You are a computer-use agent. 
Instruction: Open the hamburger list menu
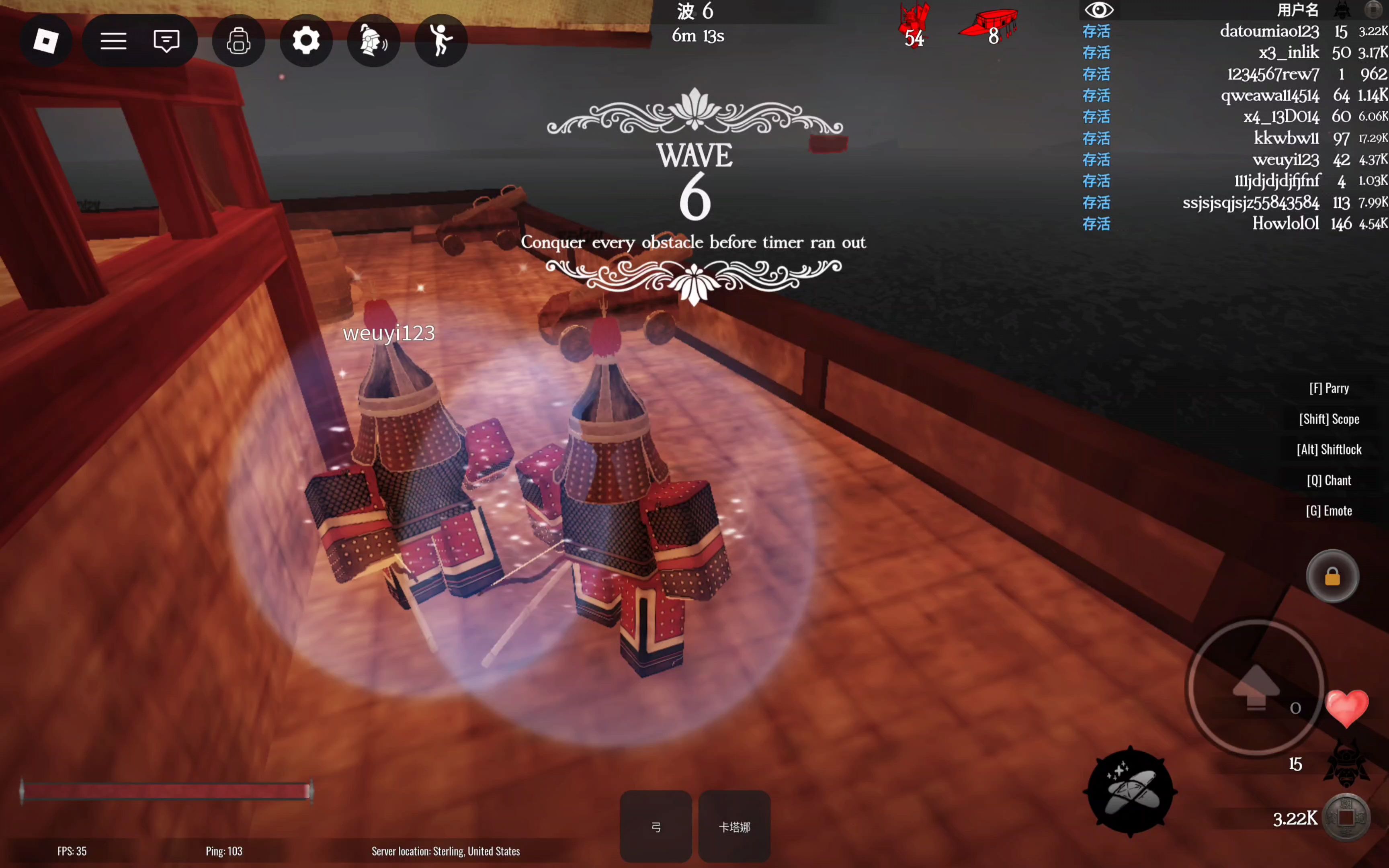point(113,41)
